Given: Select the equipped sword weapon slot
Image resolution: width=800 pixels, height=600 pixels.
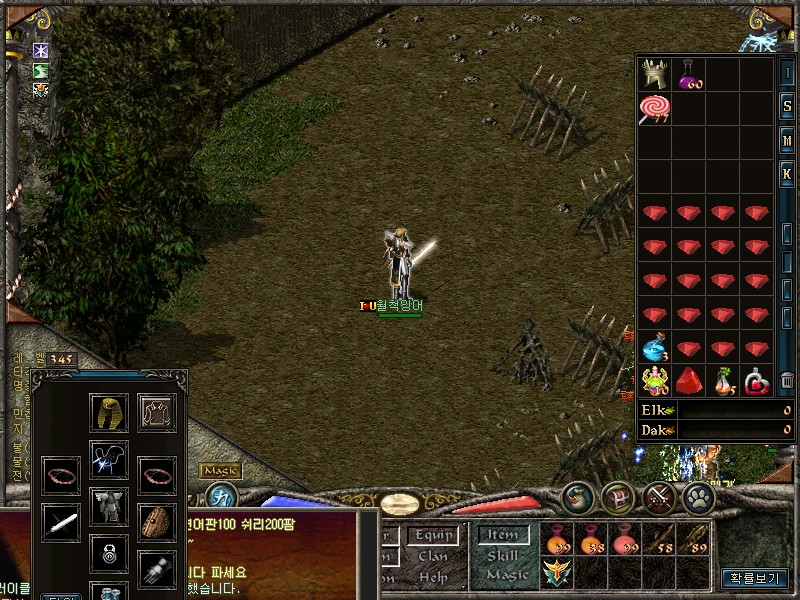Looking at the screenshot, I should [60, 521].
